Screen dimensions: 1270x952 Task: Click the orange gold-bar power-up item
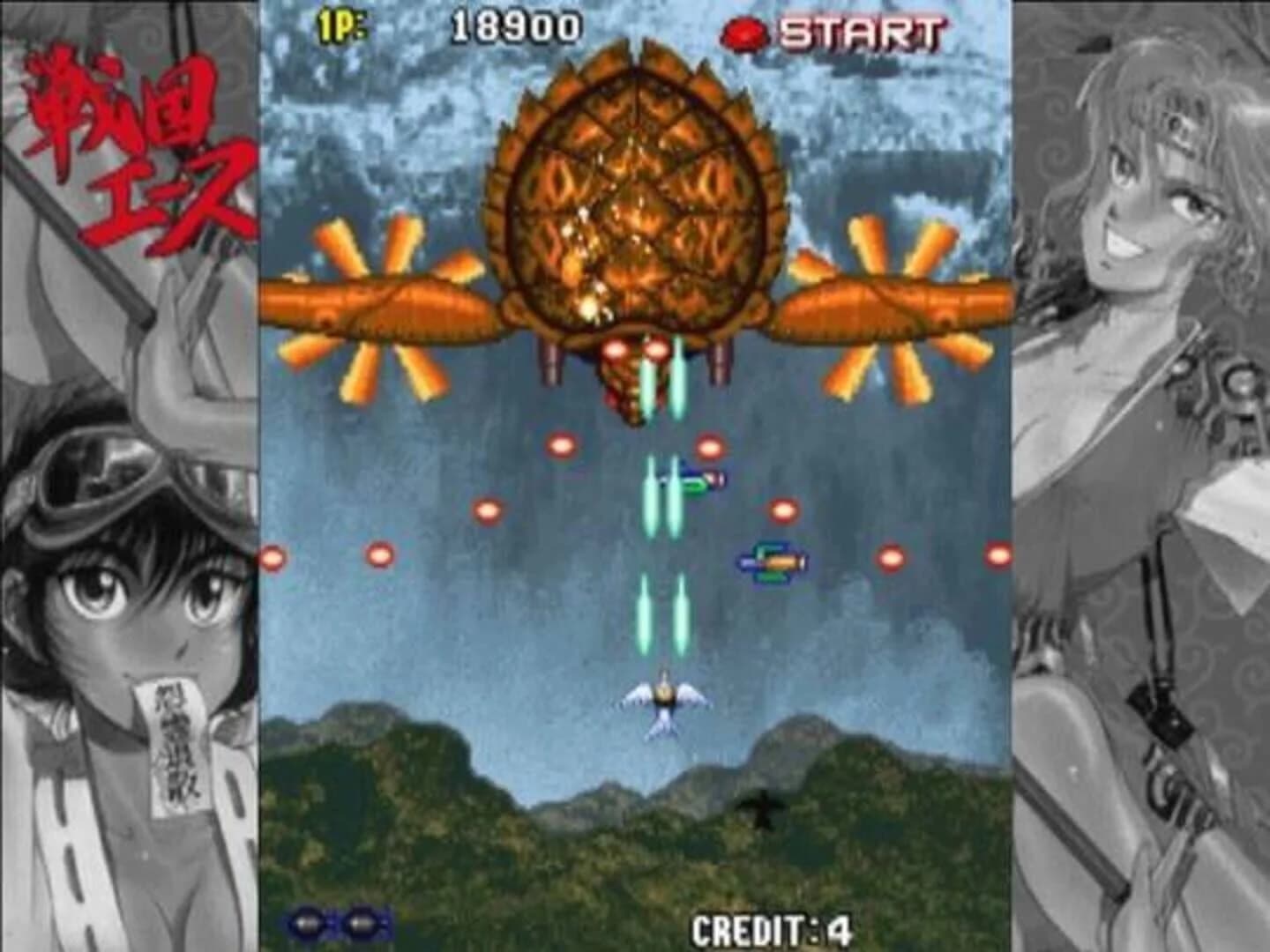772,562
